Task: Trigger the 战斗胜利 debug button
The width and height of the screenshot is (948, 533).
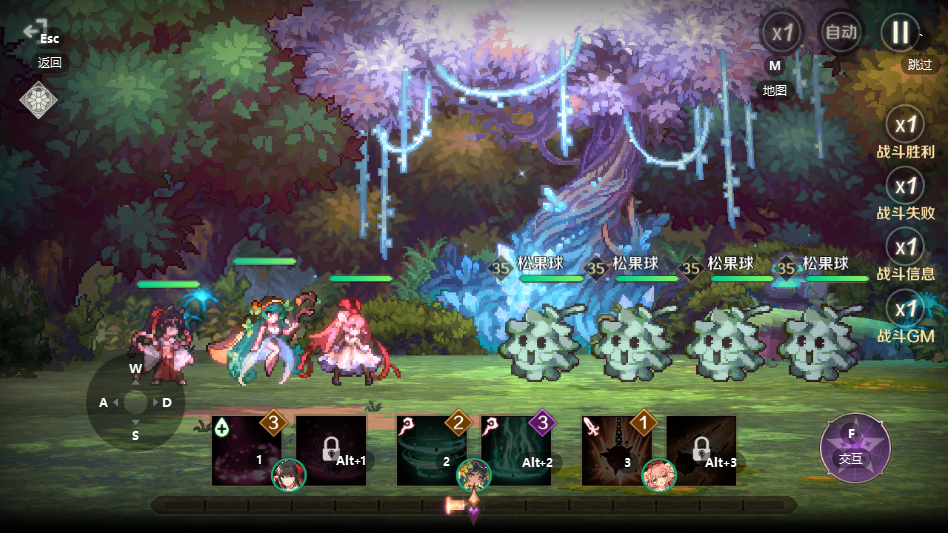Action: pyautogui.click(x=906, y=127)
